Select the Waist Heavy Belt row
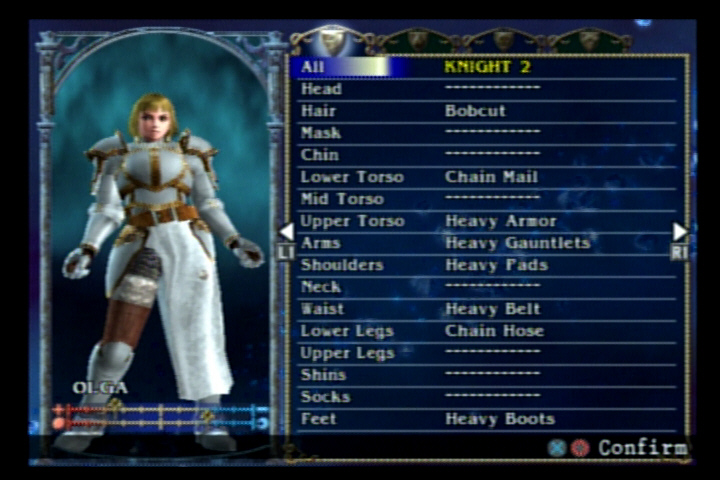Viewport: 720px width, 480px height. click(488, 309)
